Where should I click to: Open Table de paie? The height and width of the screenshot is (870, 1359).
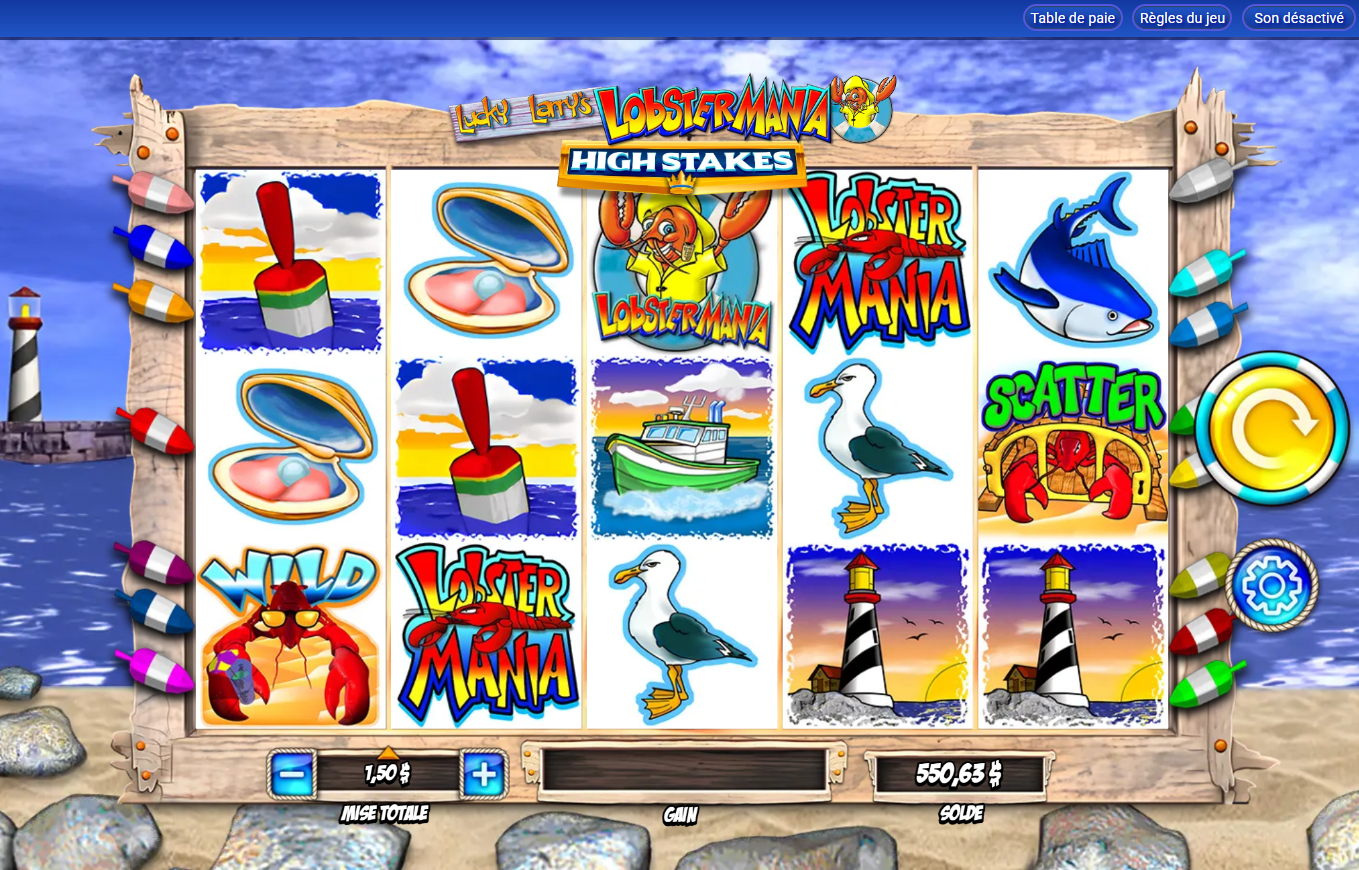(1072, 17)
